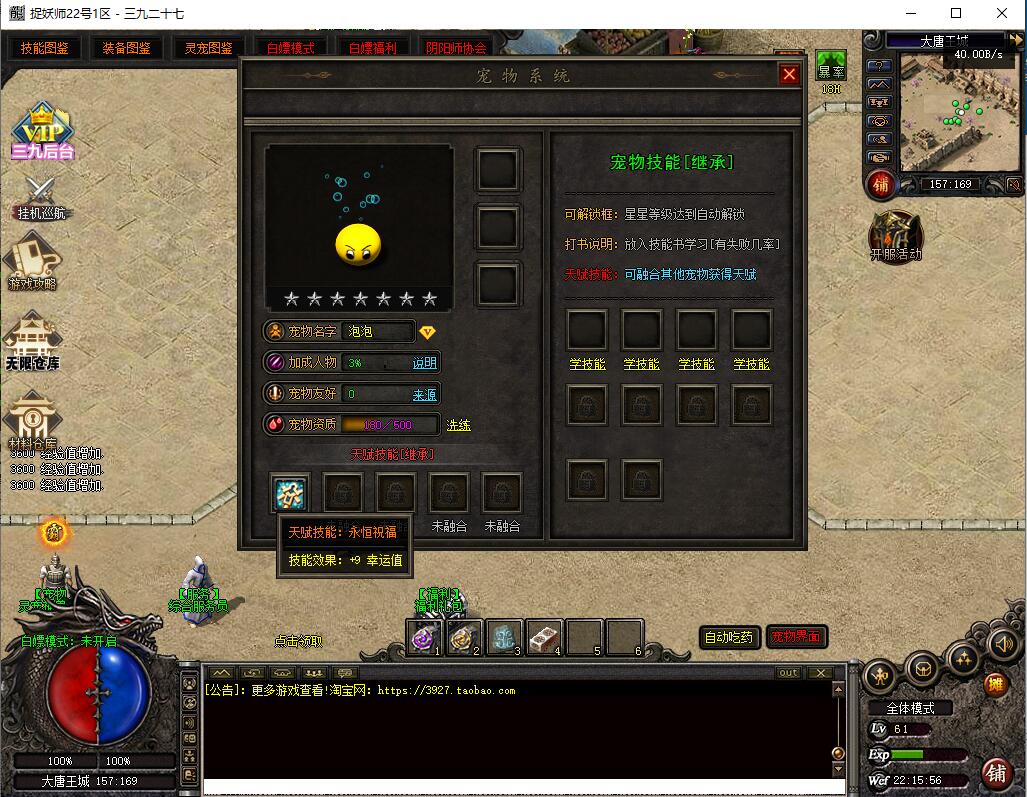Click the 宠物界面 pet interface button
The height and width of the screenshot is (797, 1027).
click(x=796, y=637)
